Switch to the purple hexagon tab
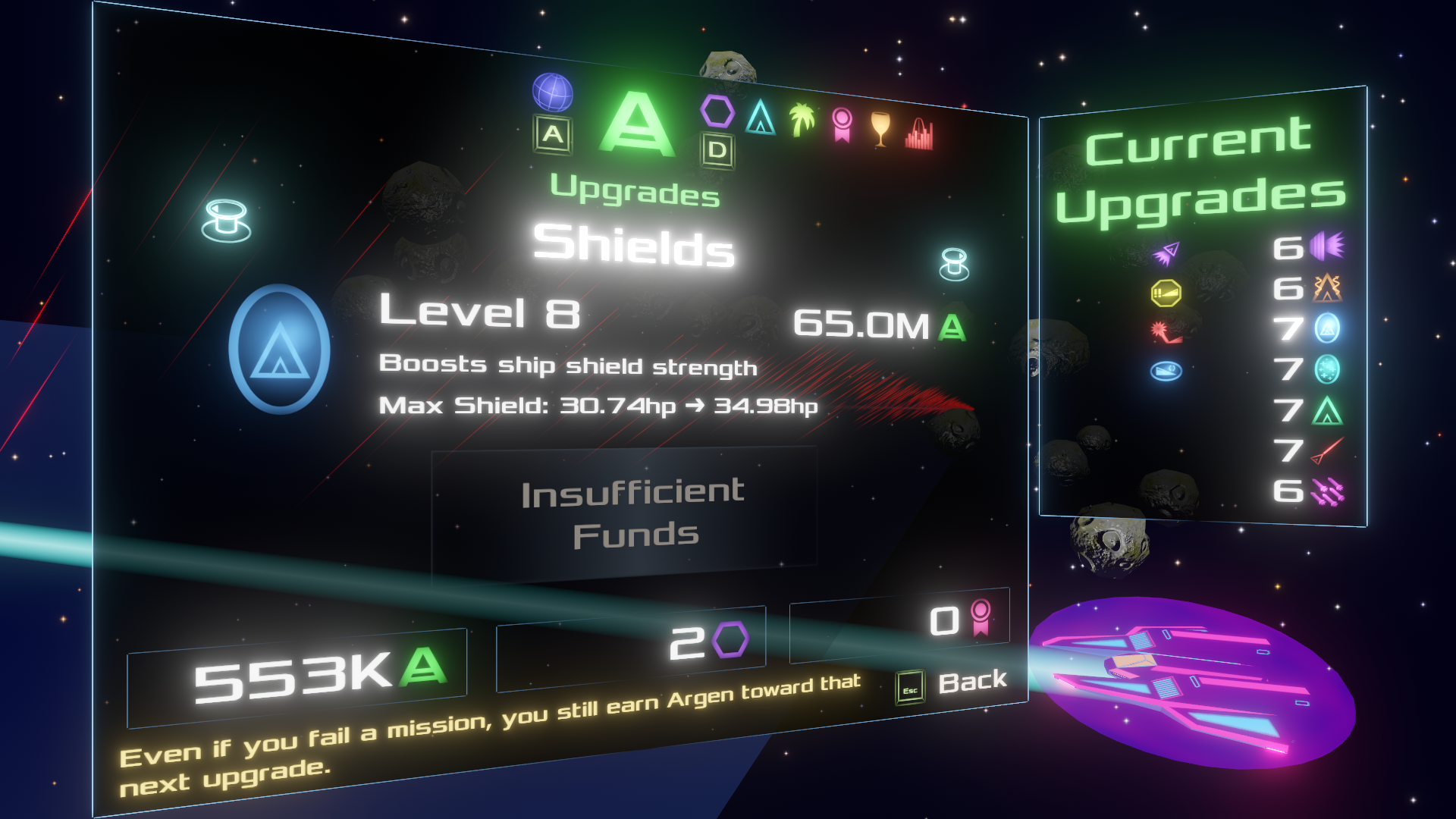Screen dimensions: 1456x819 pos(717,111)
